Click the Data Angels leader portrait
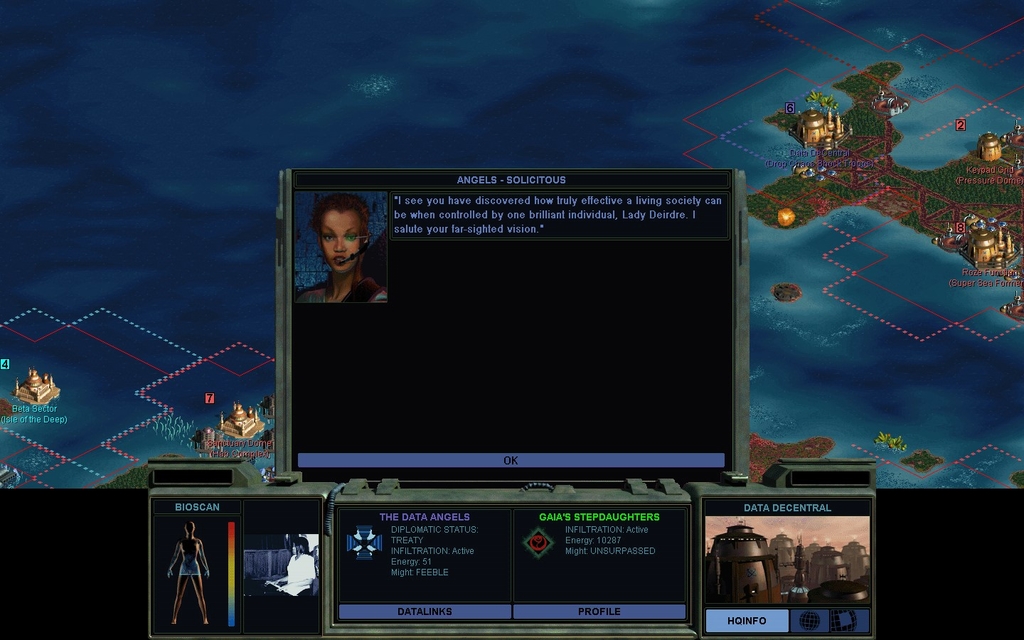This screenshot has height=640, width=1024. (x=341, y=247)
